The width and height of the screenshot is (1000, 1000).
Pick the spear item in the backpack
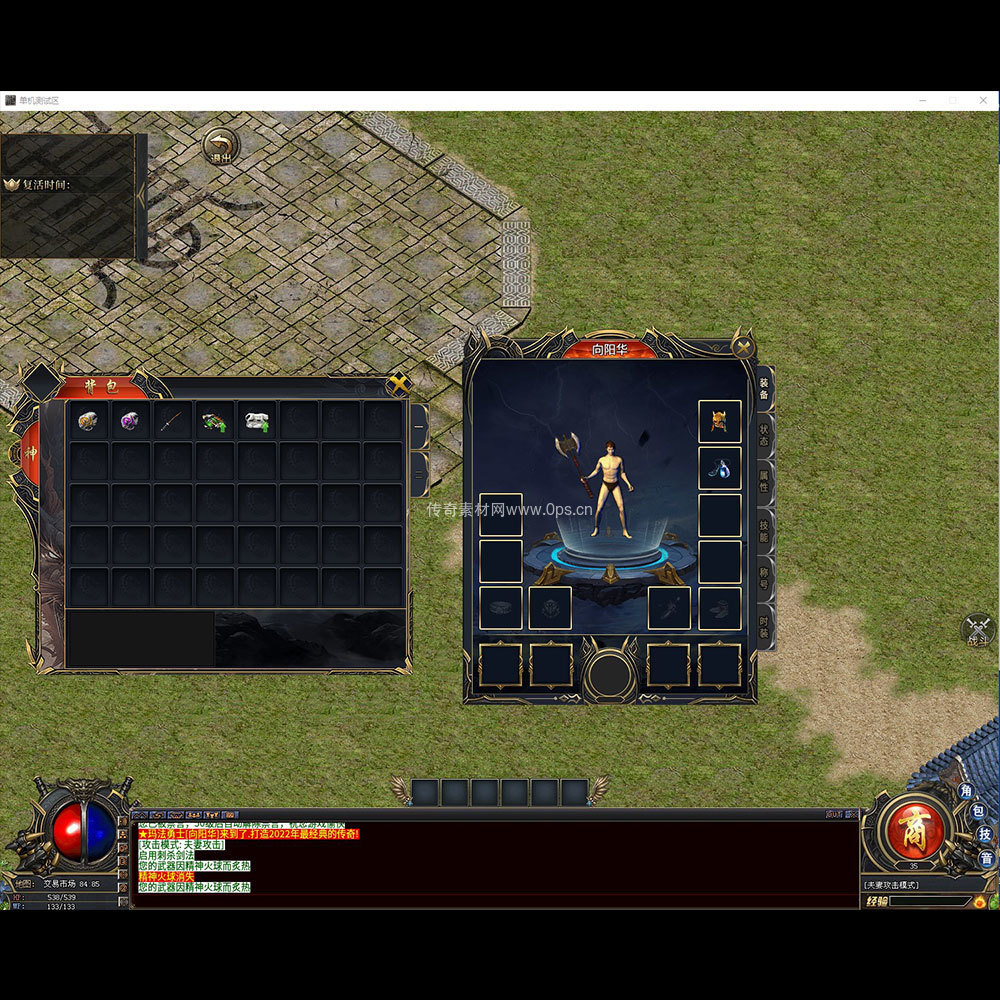[172, 421]
